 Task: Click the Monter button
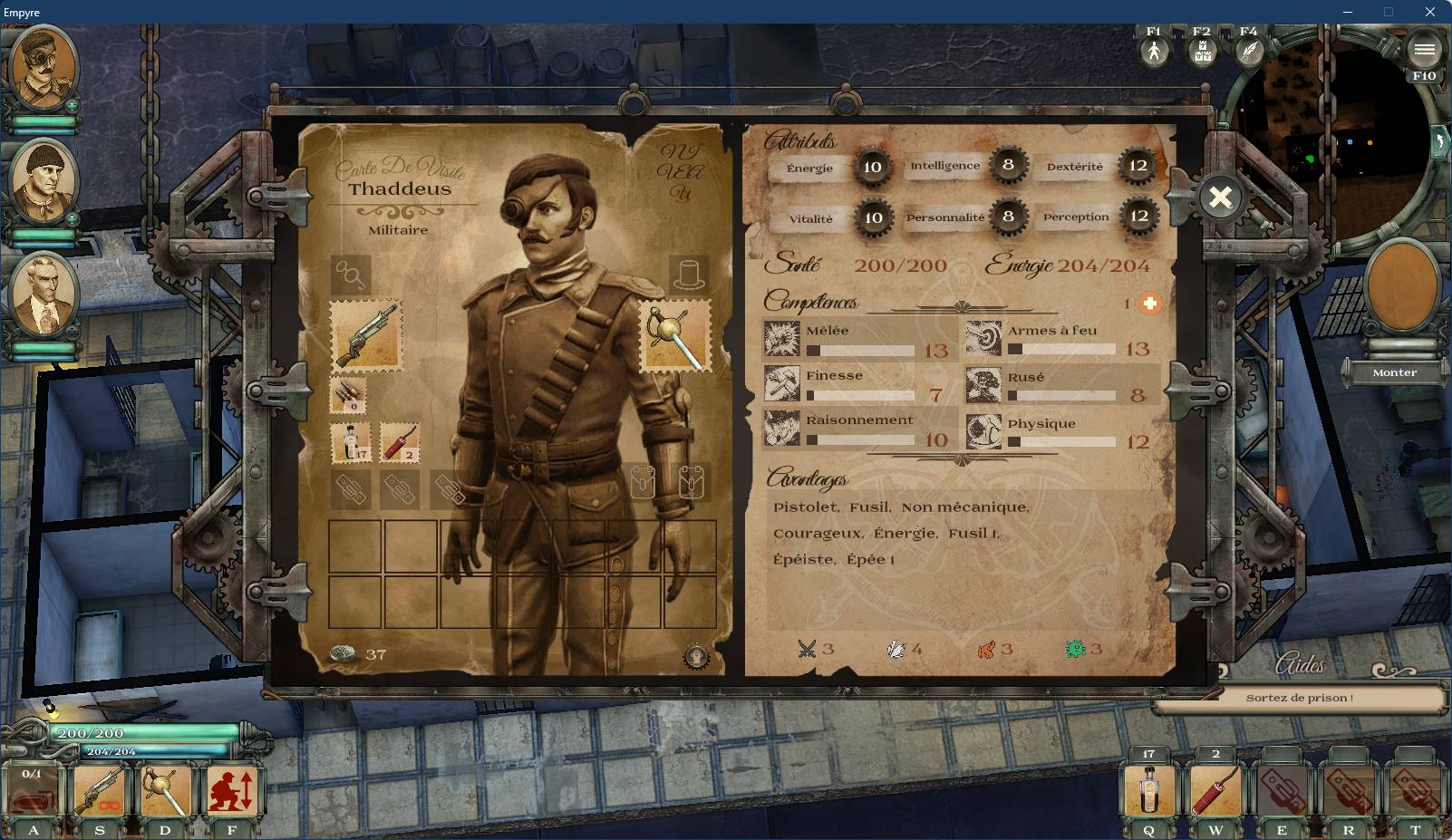1394,372
